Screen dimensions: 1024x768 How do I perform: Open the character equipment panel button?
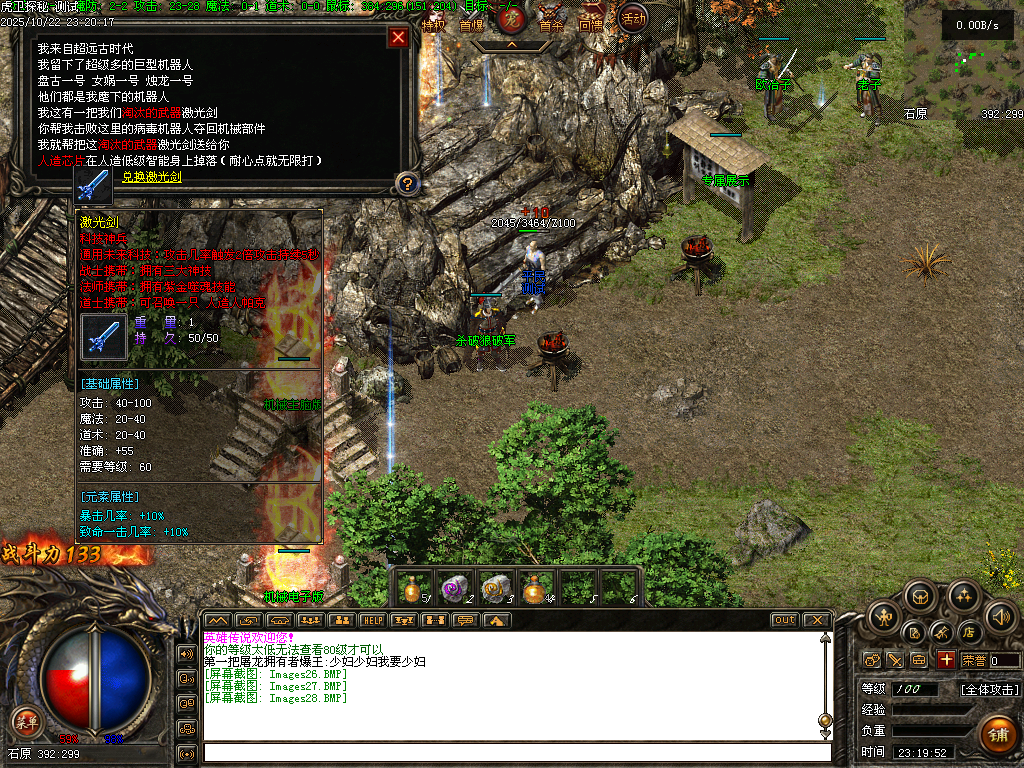click(x=884, y=616)
